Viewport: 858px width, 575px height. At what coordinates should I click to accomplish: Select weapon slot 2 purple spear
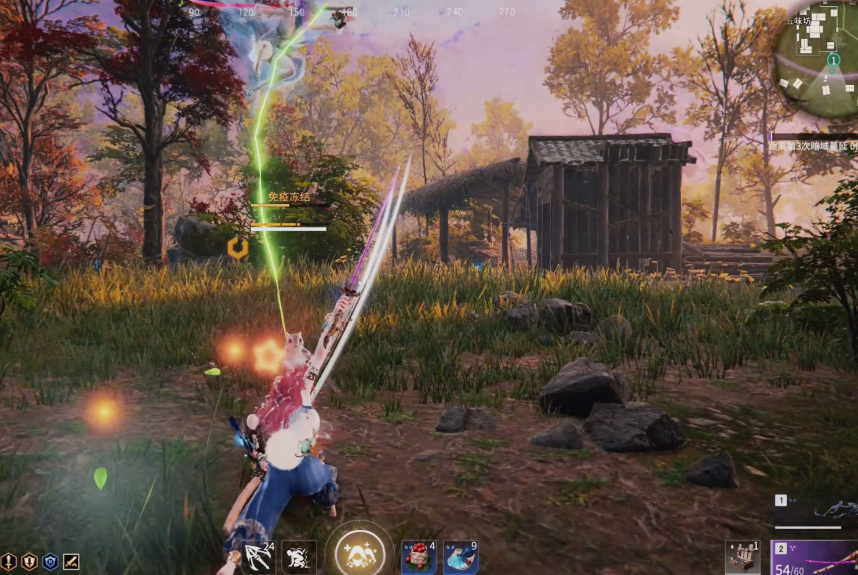point(814,557)
